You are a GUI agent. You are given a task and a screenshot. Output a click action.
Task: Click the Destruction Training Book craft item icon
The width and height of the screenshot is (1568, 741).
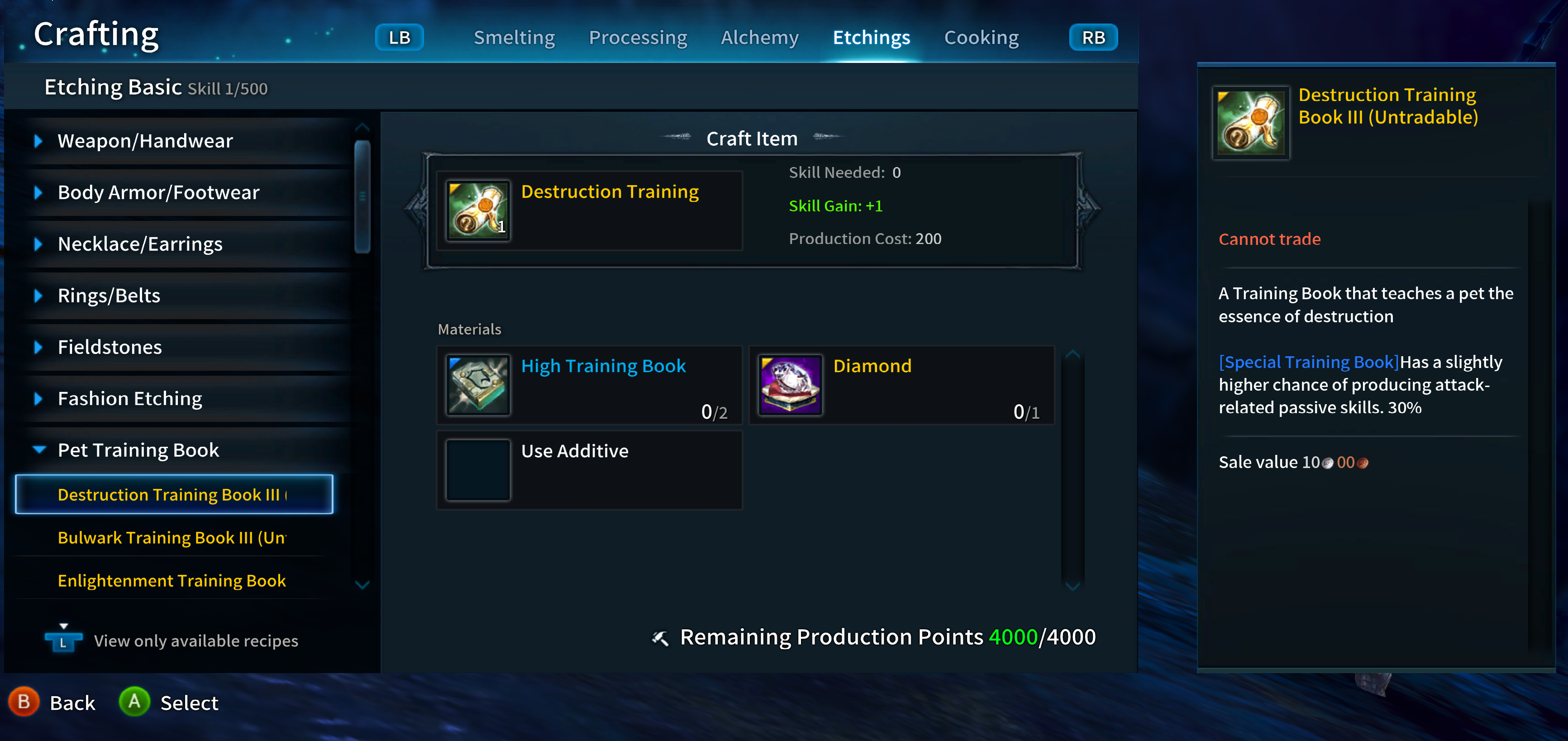pos(477,210)
